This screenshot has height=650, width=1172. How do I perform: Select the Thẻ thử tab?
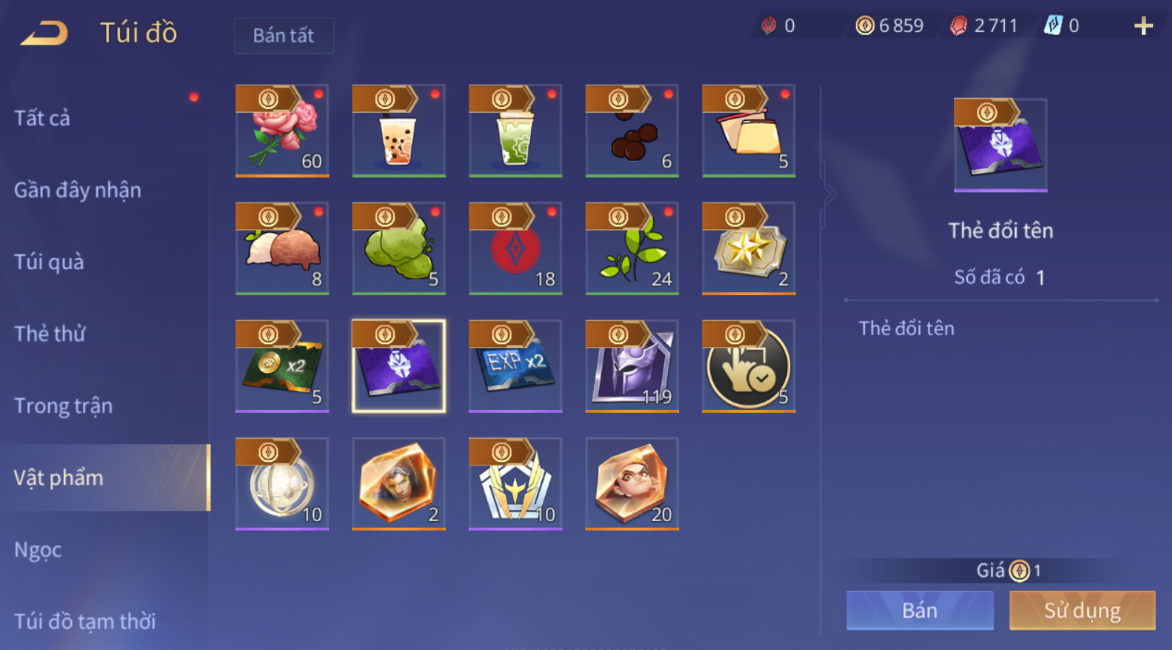pyautogui.click(x=50, y=334)
